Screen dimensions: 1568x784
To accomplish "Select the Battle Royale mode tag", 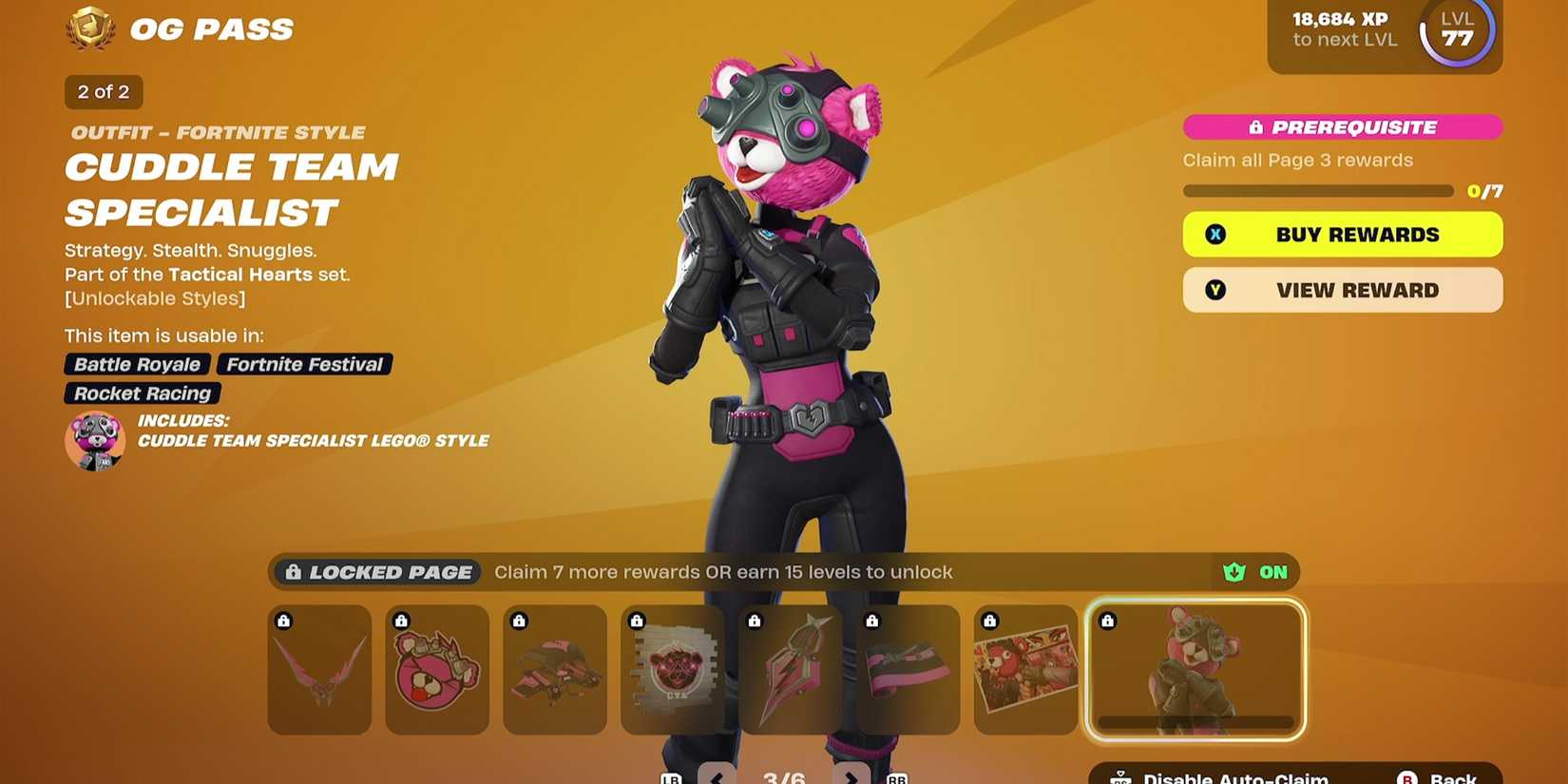I will click(137, 364).
